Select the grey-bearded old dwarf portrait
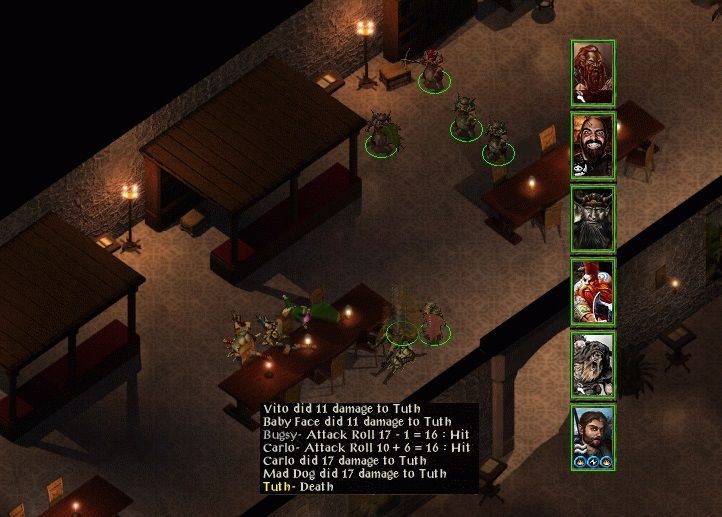Image resolution: width=722 pixels, height=517 pixels. (x=593, y=364)
